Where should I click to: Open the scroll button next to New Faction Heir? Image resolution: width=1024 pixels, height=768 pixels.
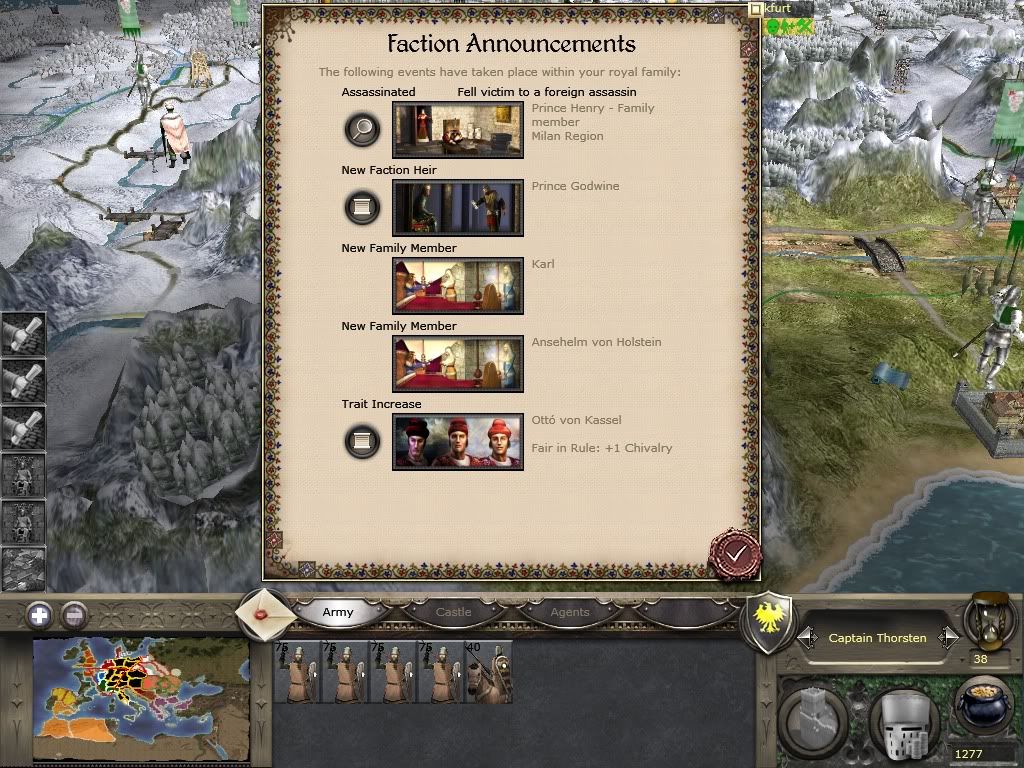point(362,207)
